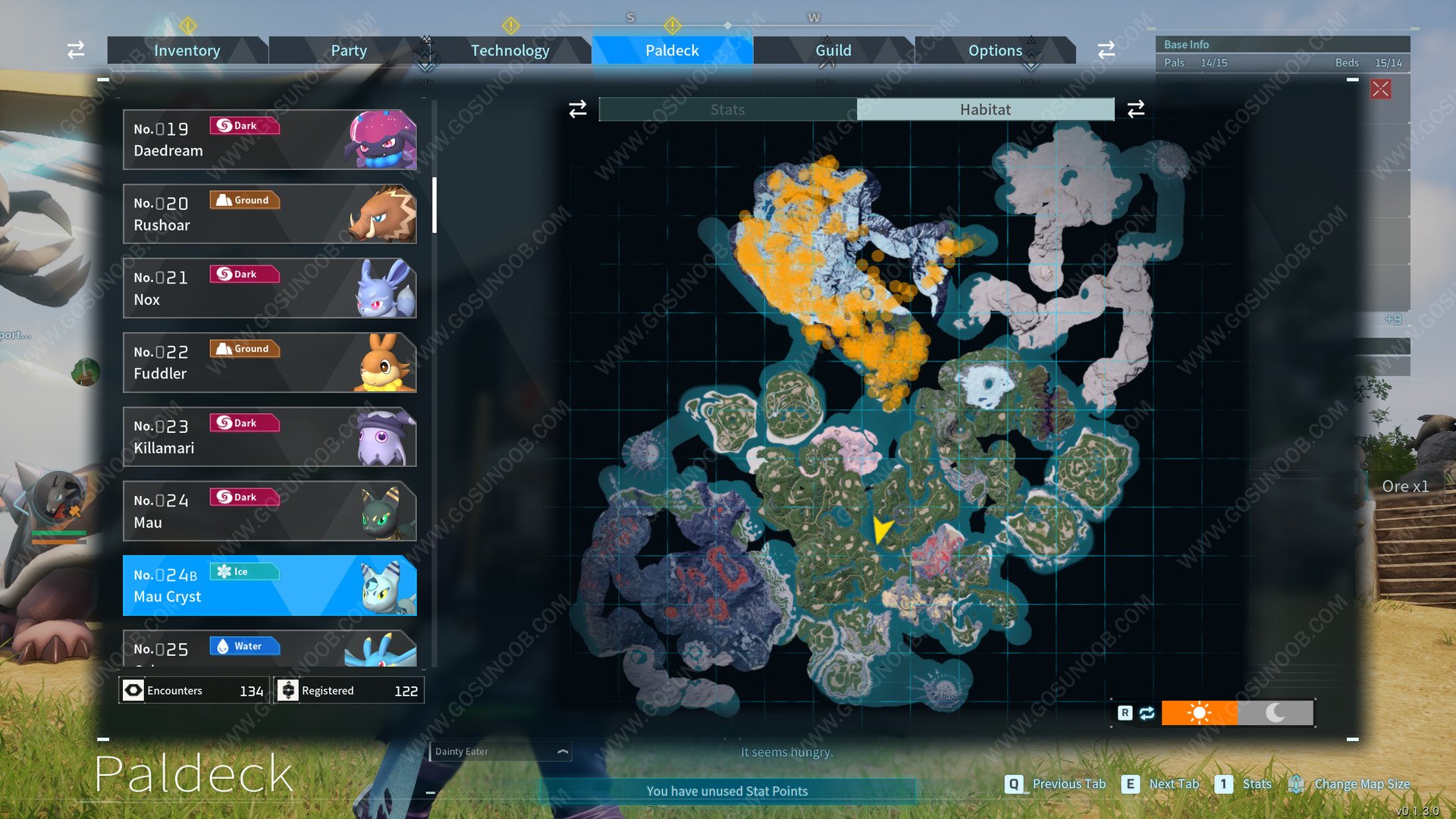The width and height of the screenshot is (1456, 819).
Task: Click the Encounters eye icon
Action: (133, 690)
